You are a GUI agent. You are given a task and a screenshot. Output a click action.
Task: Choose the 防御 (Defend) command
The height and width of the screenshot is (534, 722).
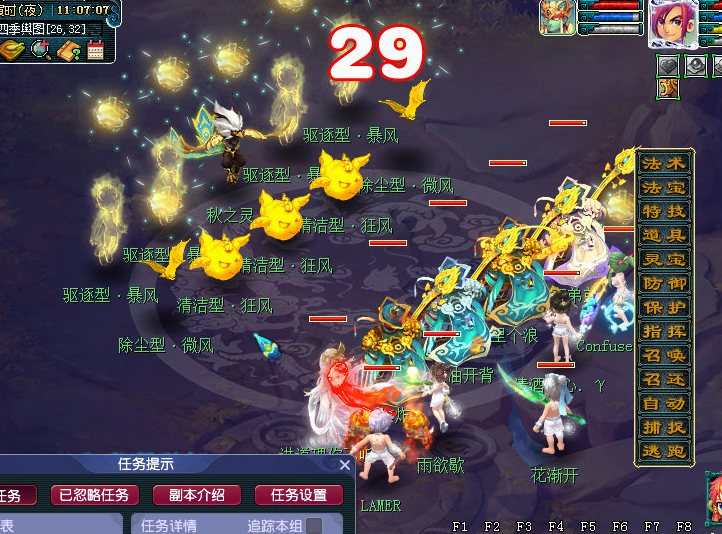(x=664, y=283)
